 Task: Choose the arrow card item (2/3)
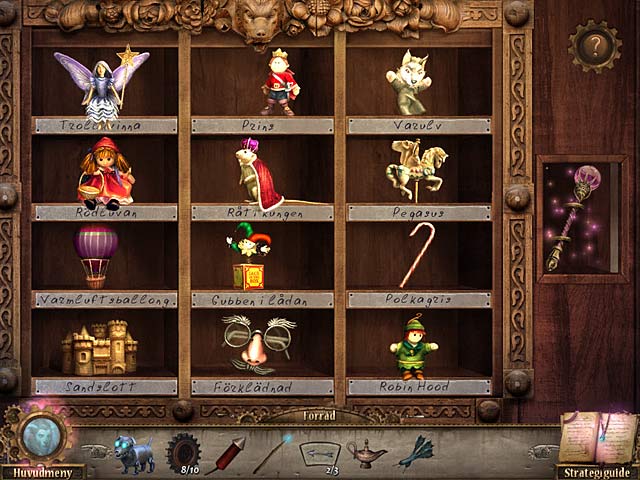pyautogui.click(x=319, y=452)
